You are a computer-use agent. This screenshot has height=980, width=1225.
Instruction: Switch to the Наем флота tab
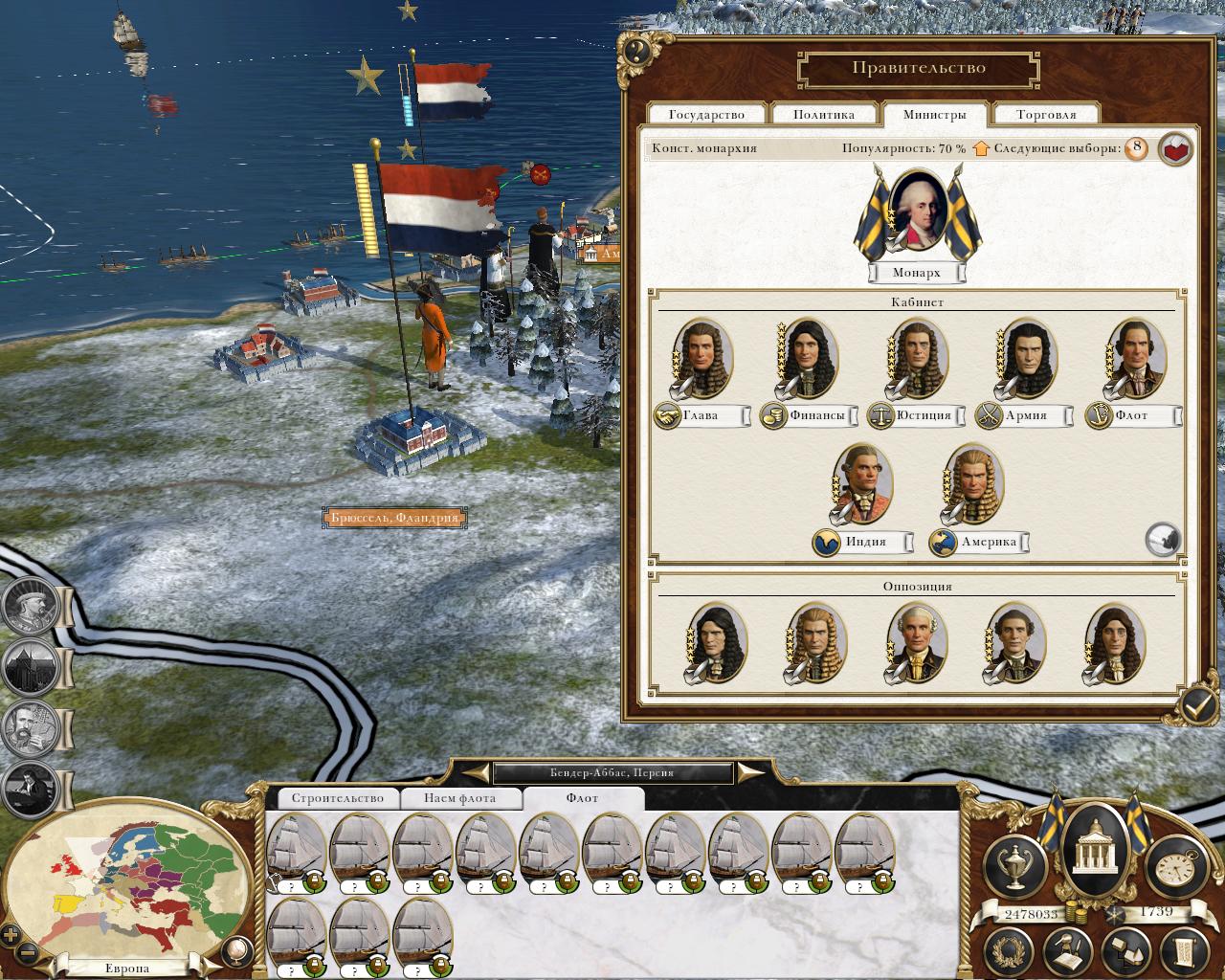point(460,798)
